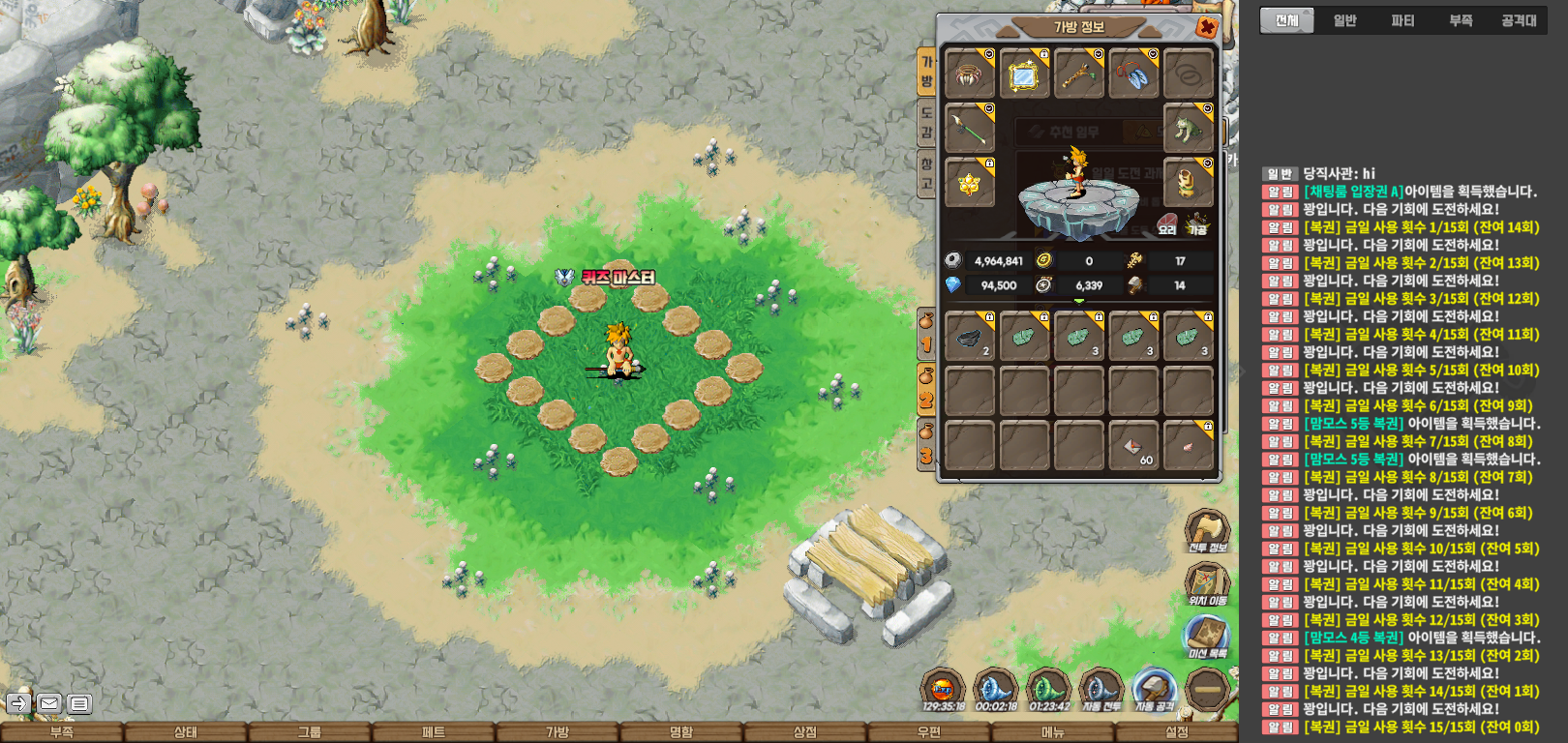Open the 요리 cooking button
Screen dimensions: 1568x743
[1167, 225]
